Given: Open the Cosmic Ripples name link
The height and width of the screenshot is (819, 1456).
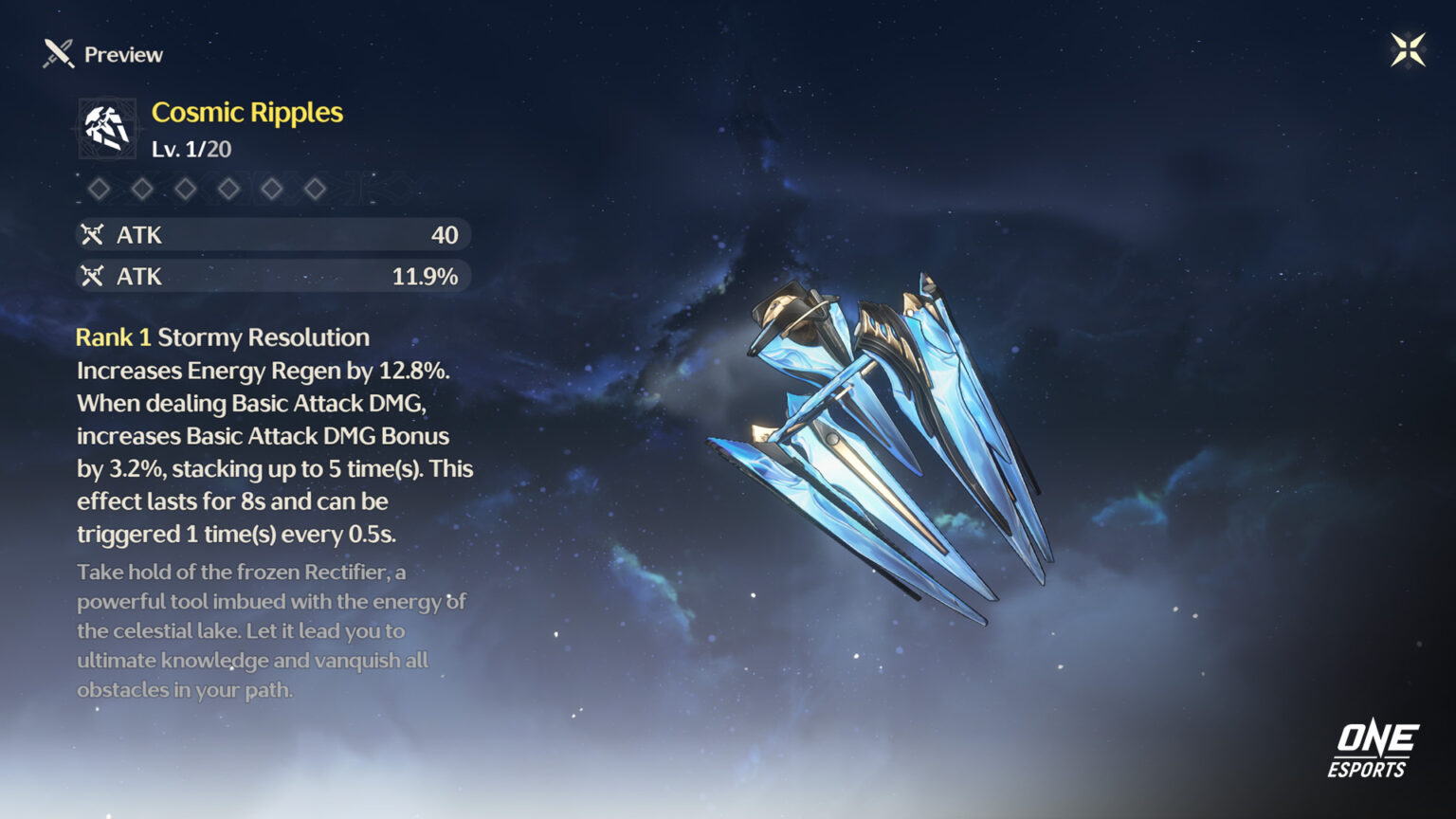Looking at the screenshot, I should pyautogui.click(x=247, y=112).
